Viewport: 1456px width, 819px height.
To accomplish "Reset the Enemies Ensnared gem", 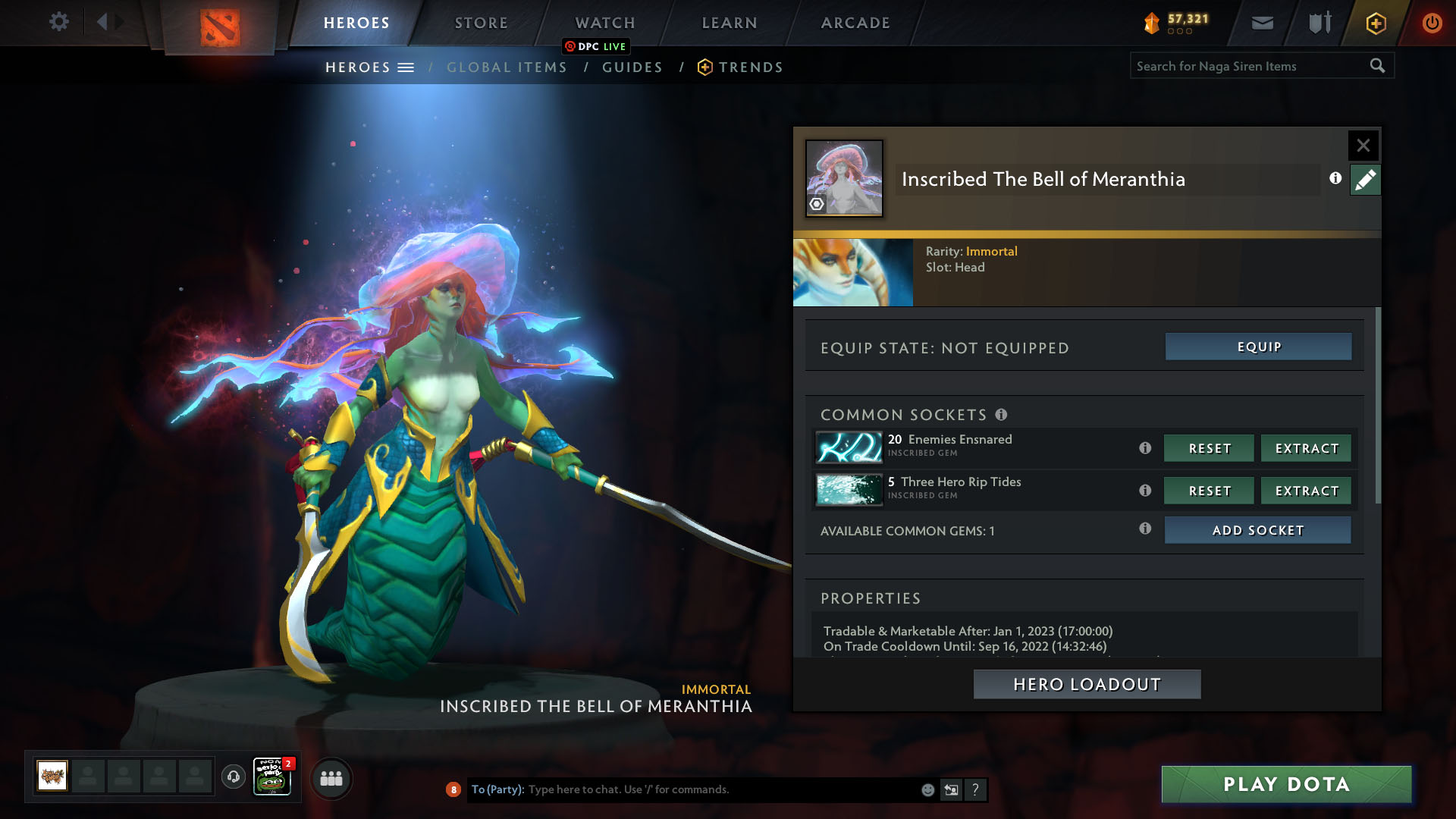I will (x=1209, y=448).
